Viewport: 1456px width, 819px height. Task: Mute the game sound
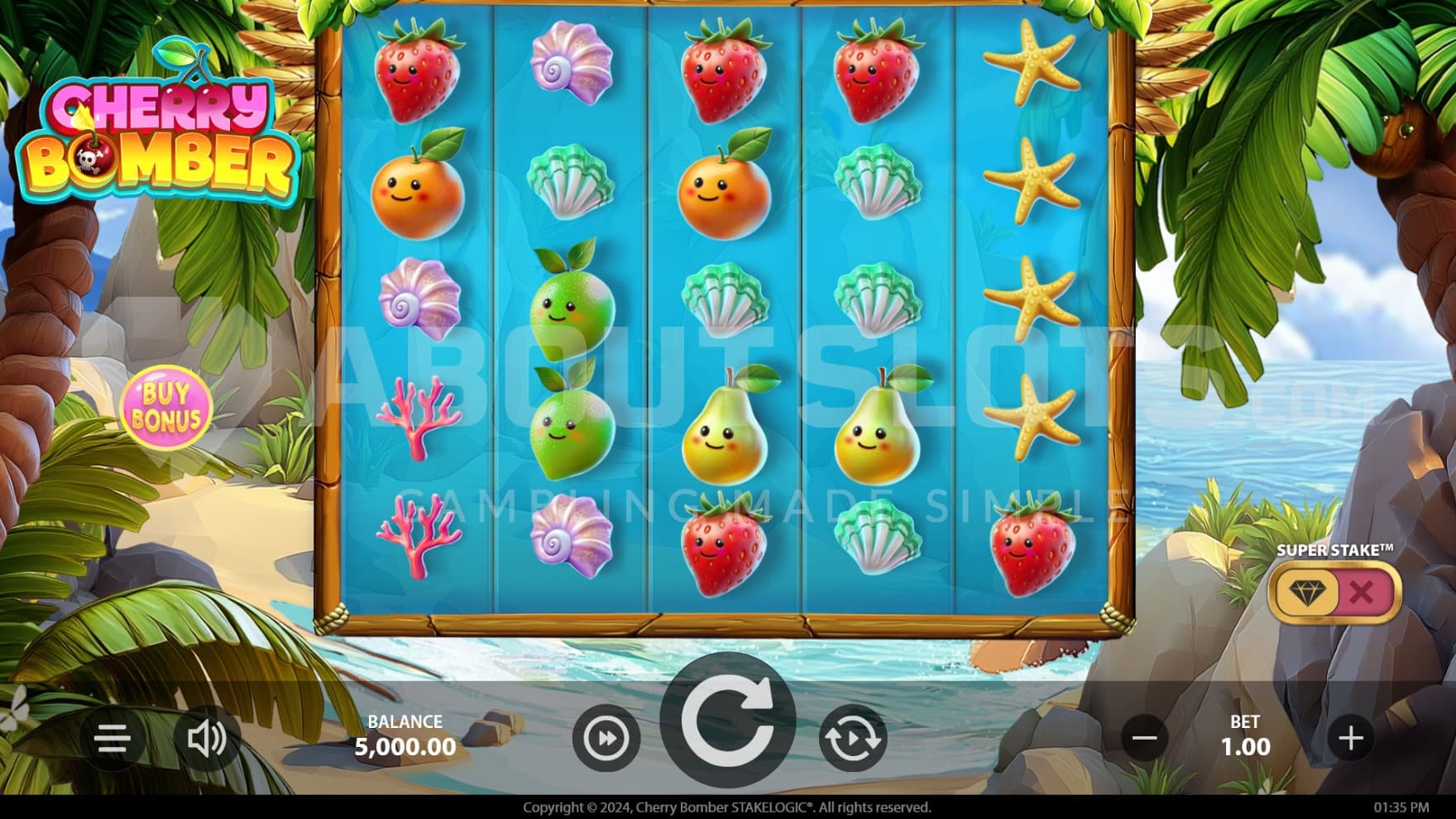206,738
